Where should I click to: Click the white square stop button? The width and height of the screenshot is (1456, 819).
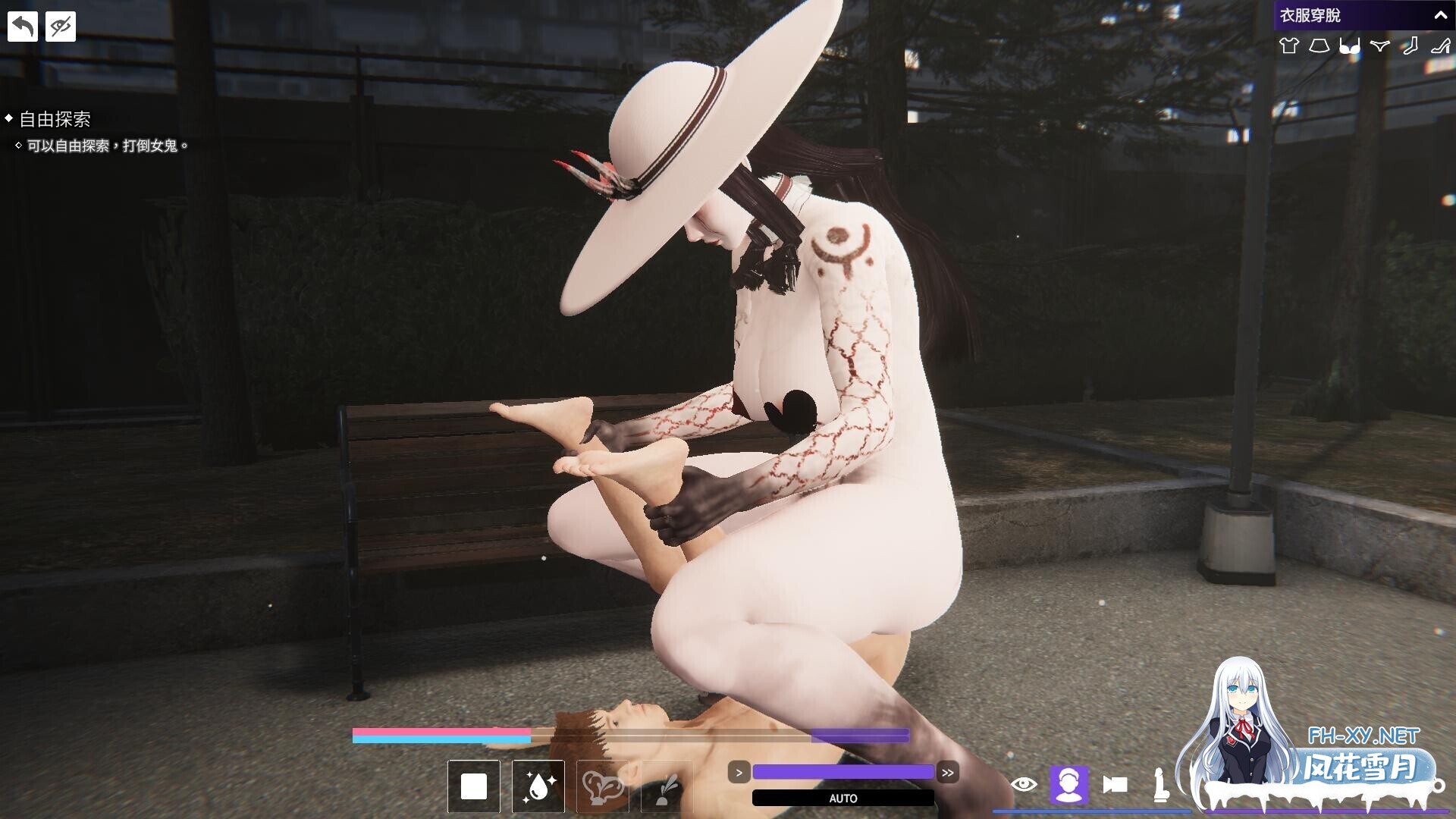point(474,786)
